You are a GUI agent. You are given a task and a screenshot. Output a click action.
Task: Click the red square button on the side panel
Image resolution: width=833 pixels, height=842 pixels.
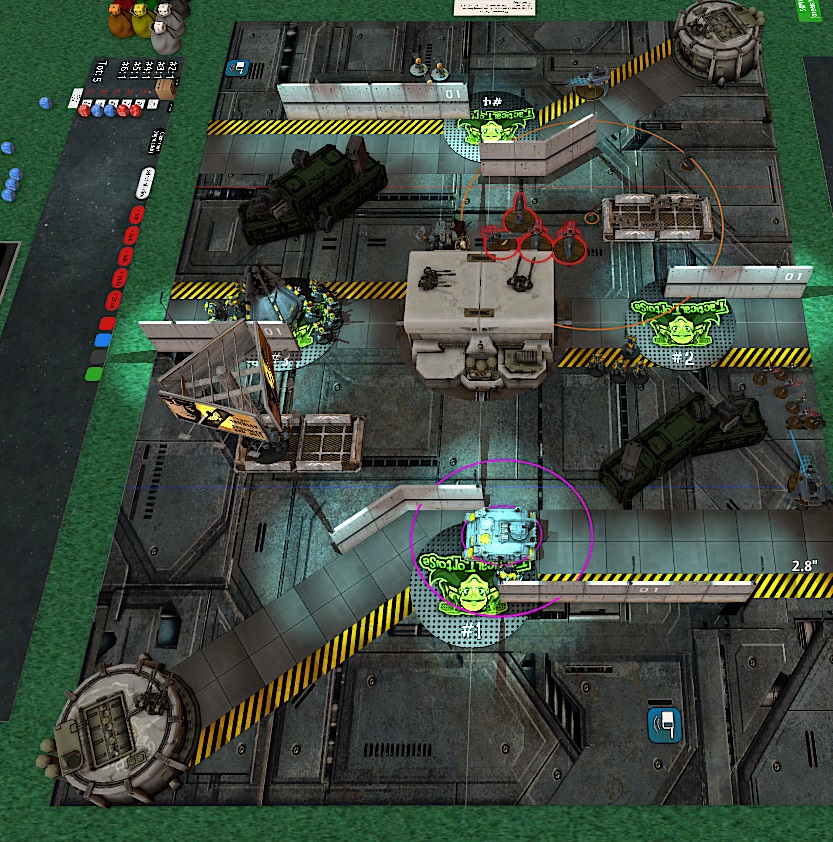point(107,323)
